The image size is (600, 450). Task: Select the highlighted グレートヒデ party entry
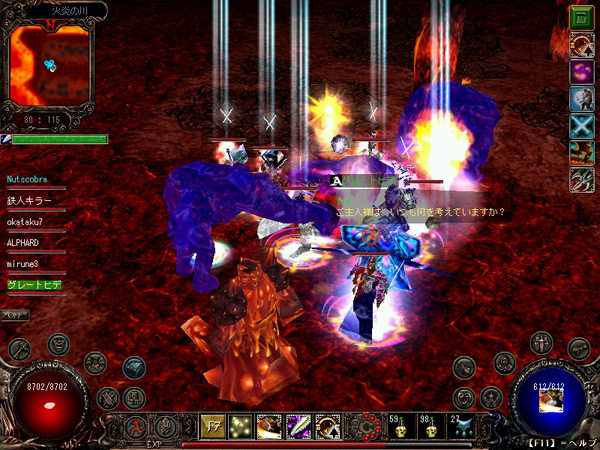[35, 285]
